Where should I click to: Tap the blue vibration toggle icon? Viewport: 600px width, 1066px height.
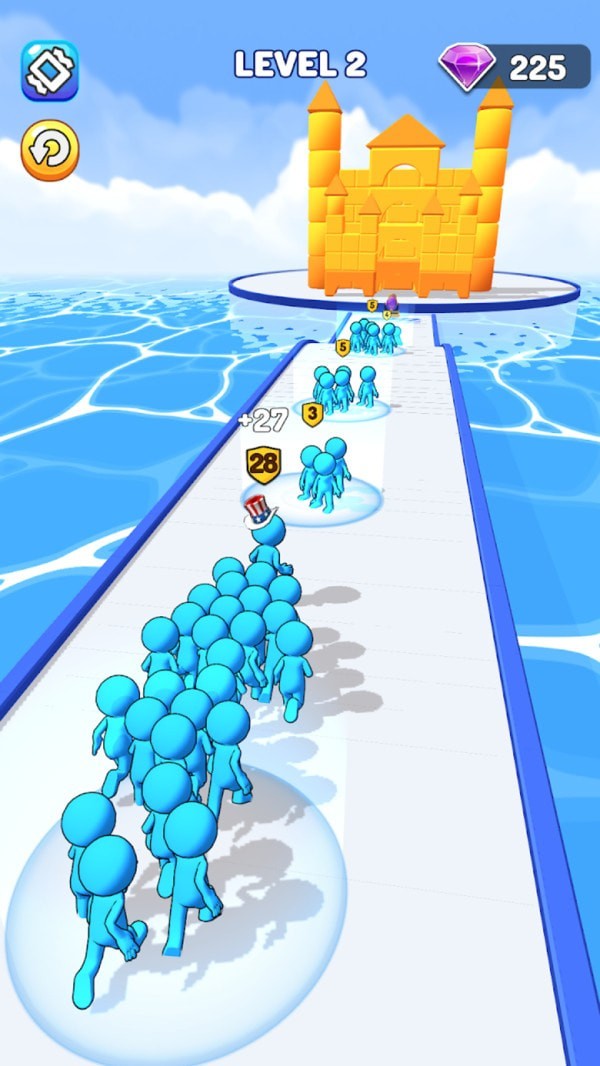(50, 70)
